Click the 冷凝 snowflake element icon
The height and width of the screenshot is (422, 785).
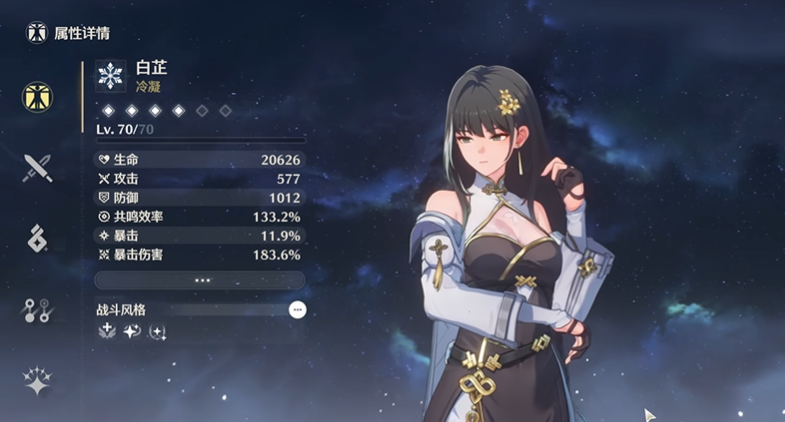(x=110, y=76)
